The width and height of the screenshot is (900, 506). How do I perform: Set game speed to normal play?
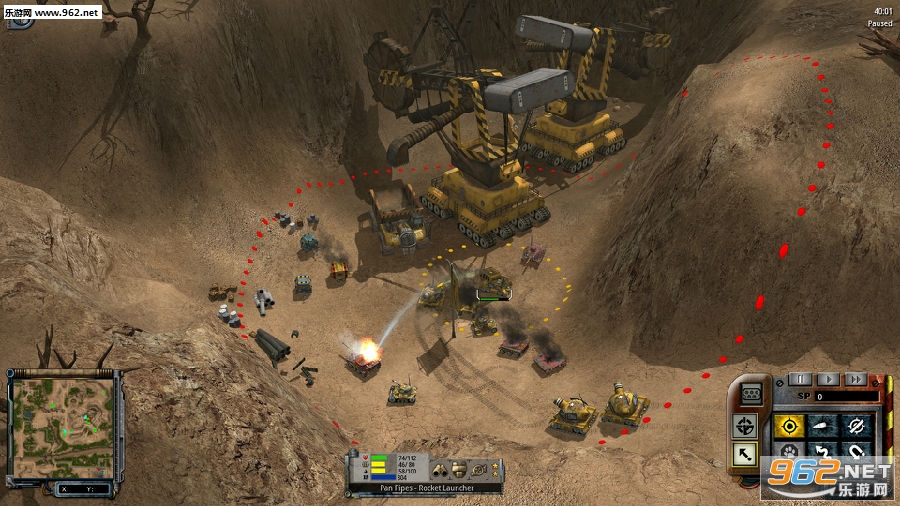click(x=827, y=379)
